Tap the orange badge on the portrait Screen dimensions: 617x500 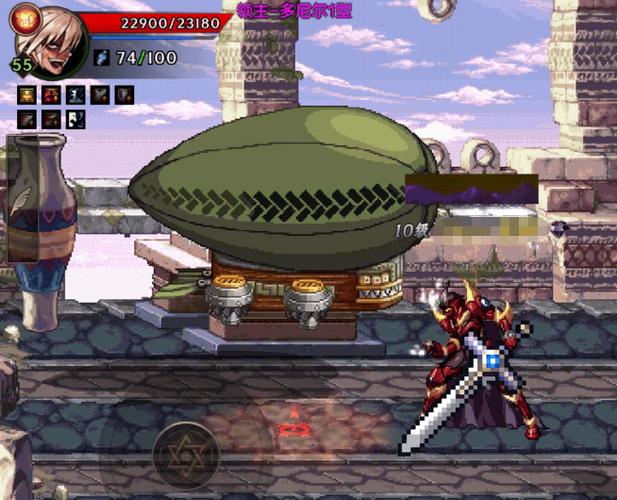(24, 15)
